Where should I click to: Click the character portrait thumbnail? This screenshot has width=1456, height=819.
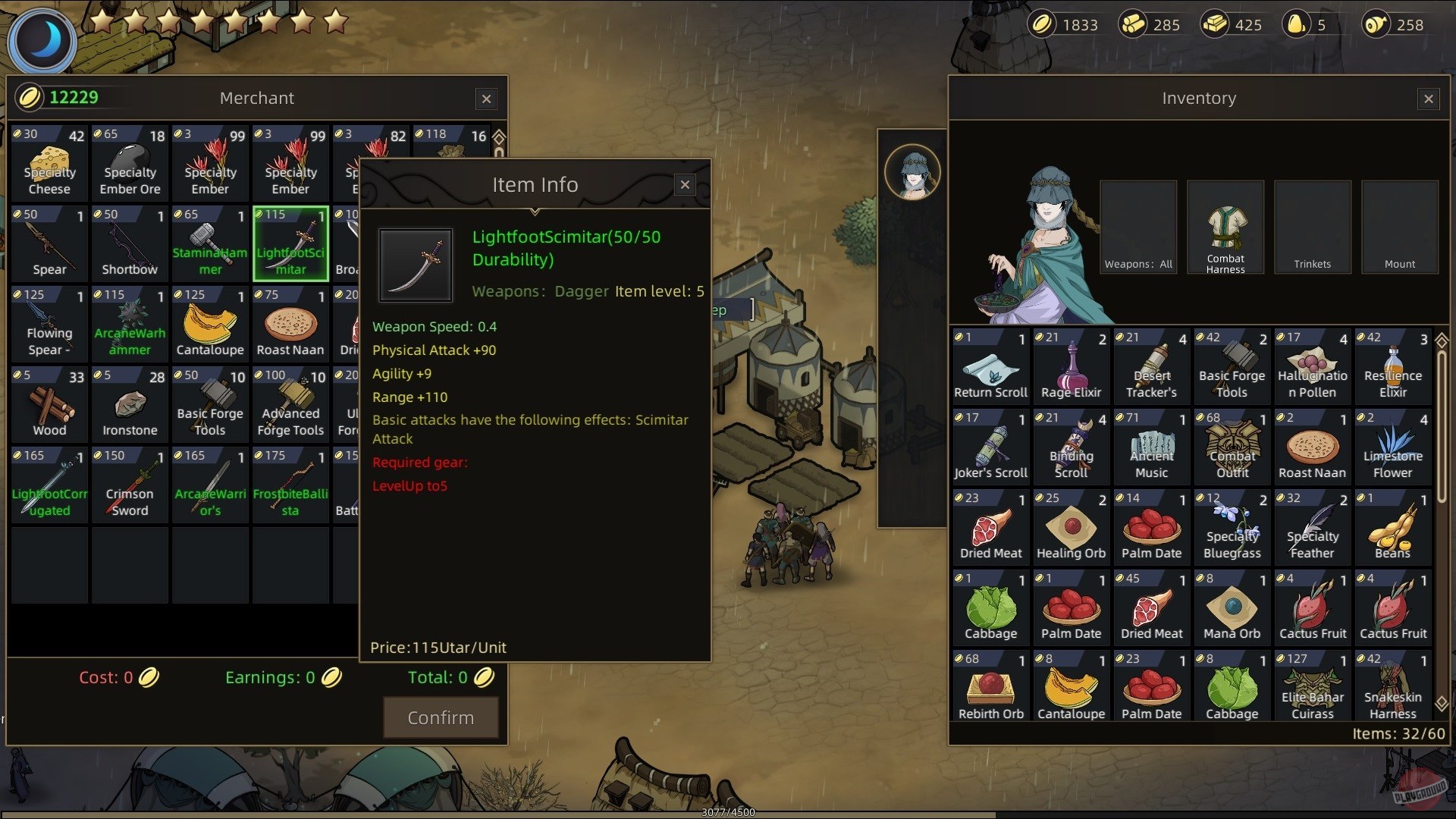click(x=912, y=171)
